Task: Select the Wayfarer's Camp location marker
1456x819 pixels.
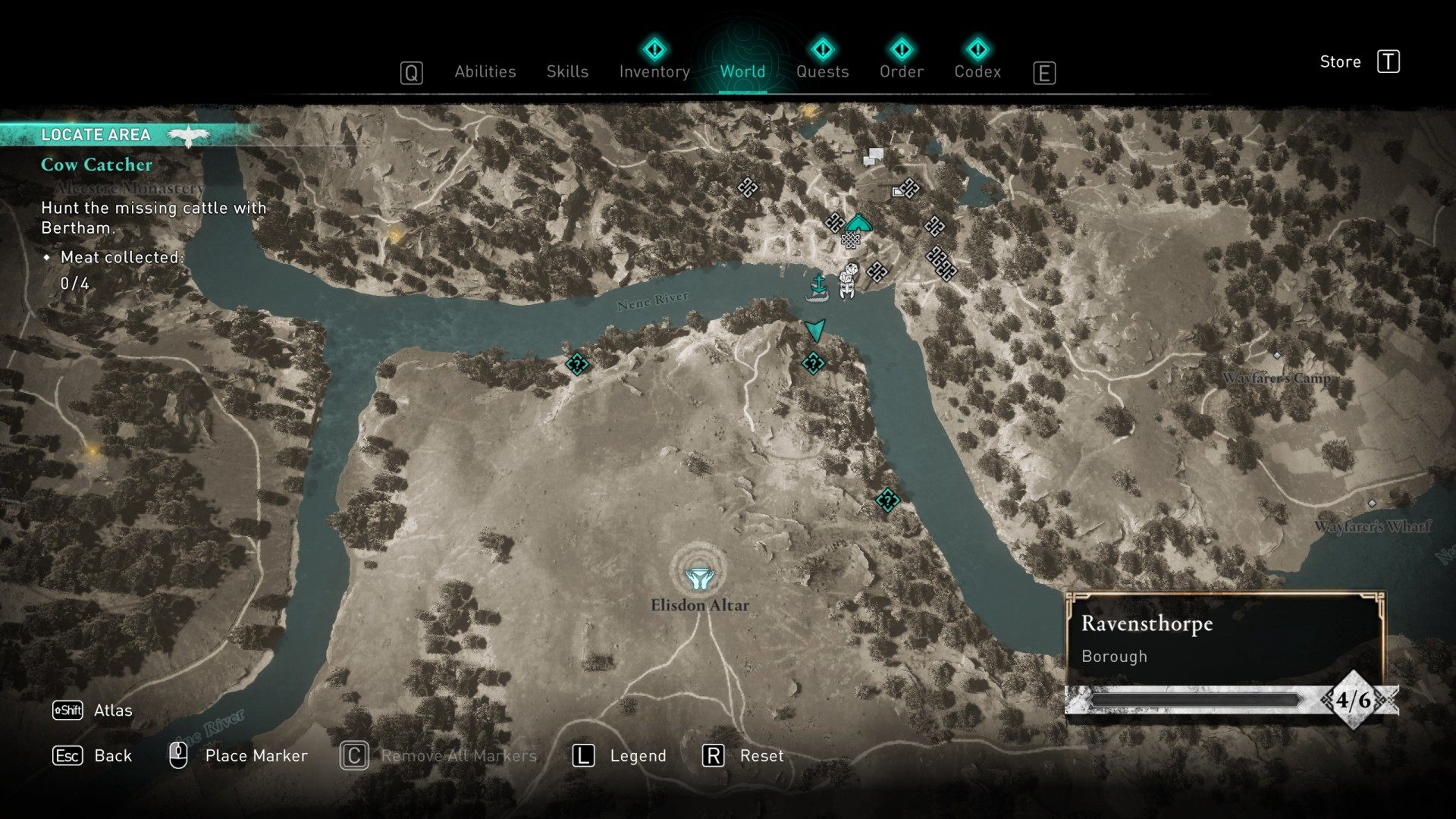Action: 1277,356
